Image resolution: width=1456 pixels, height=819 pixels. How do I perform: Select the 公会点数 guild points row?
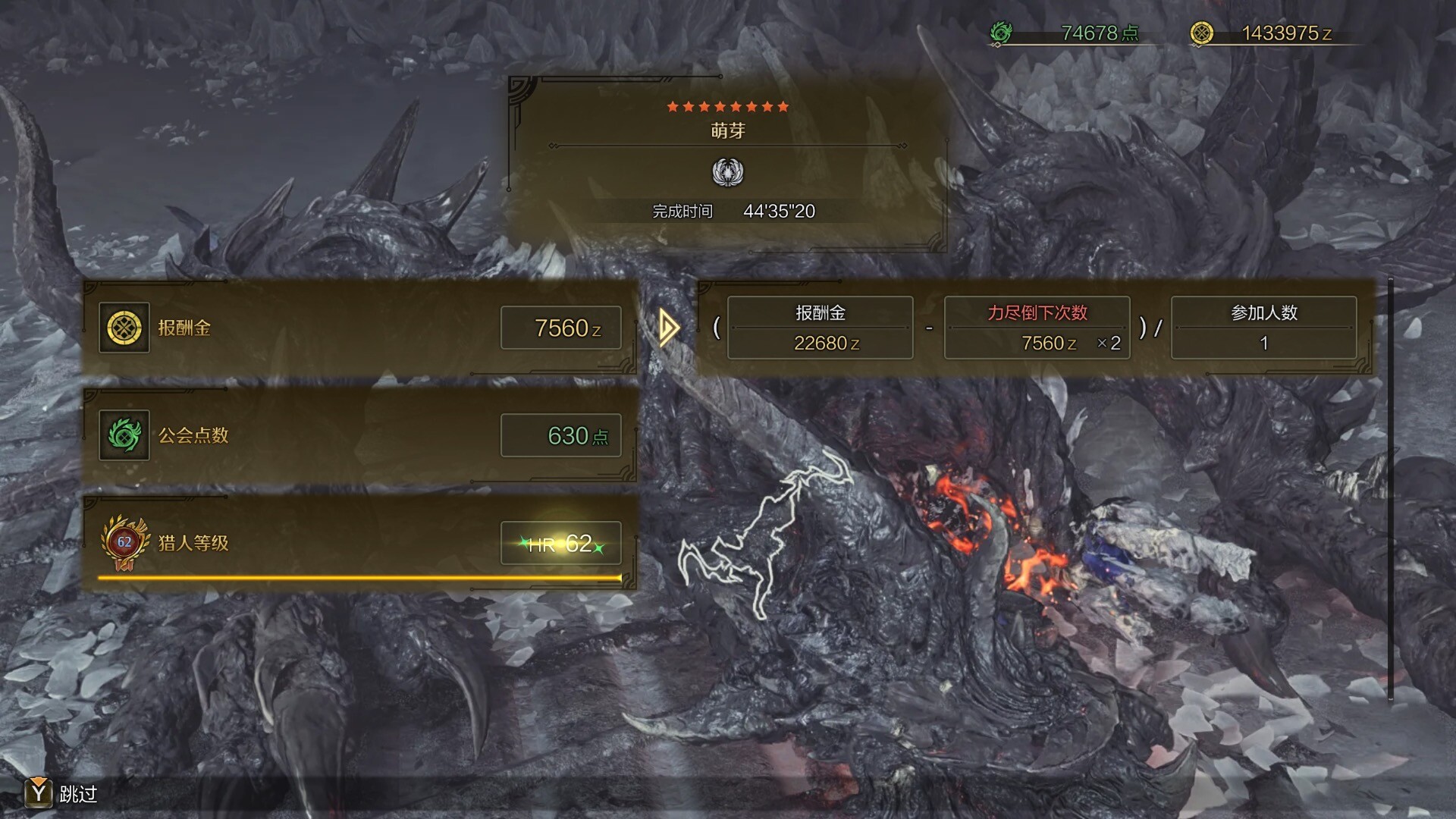click(359, 435)
